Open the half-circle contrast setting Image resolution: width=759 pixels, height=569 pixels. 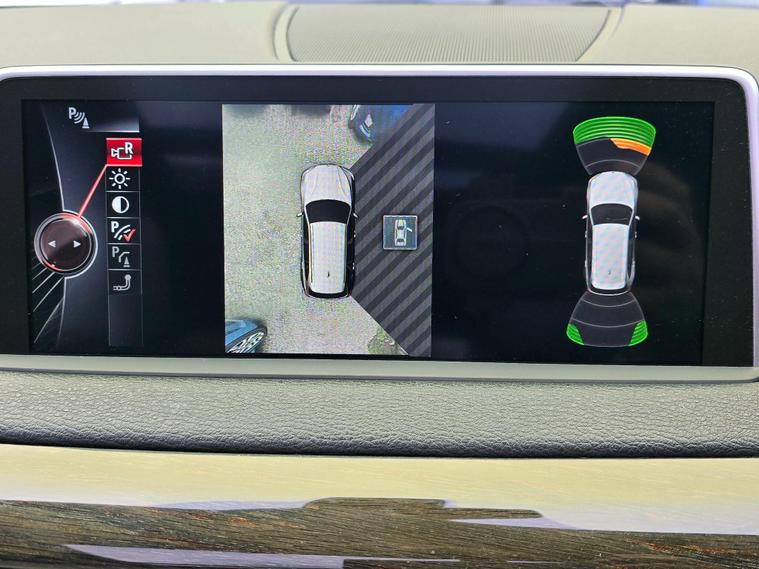(121, 205)
